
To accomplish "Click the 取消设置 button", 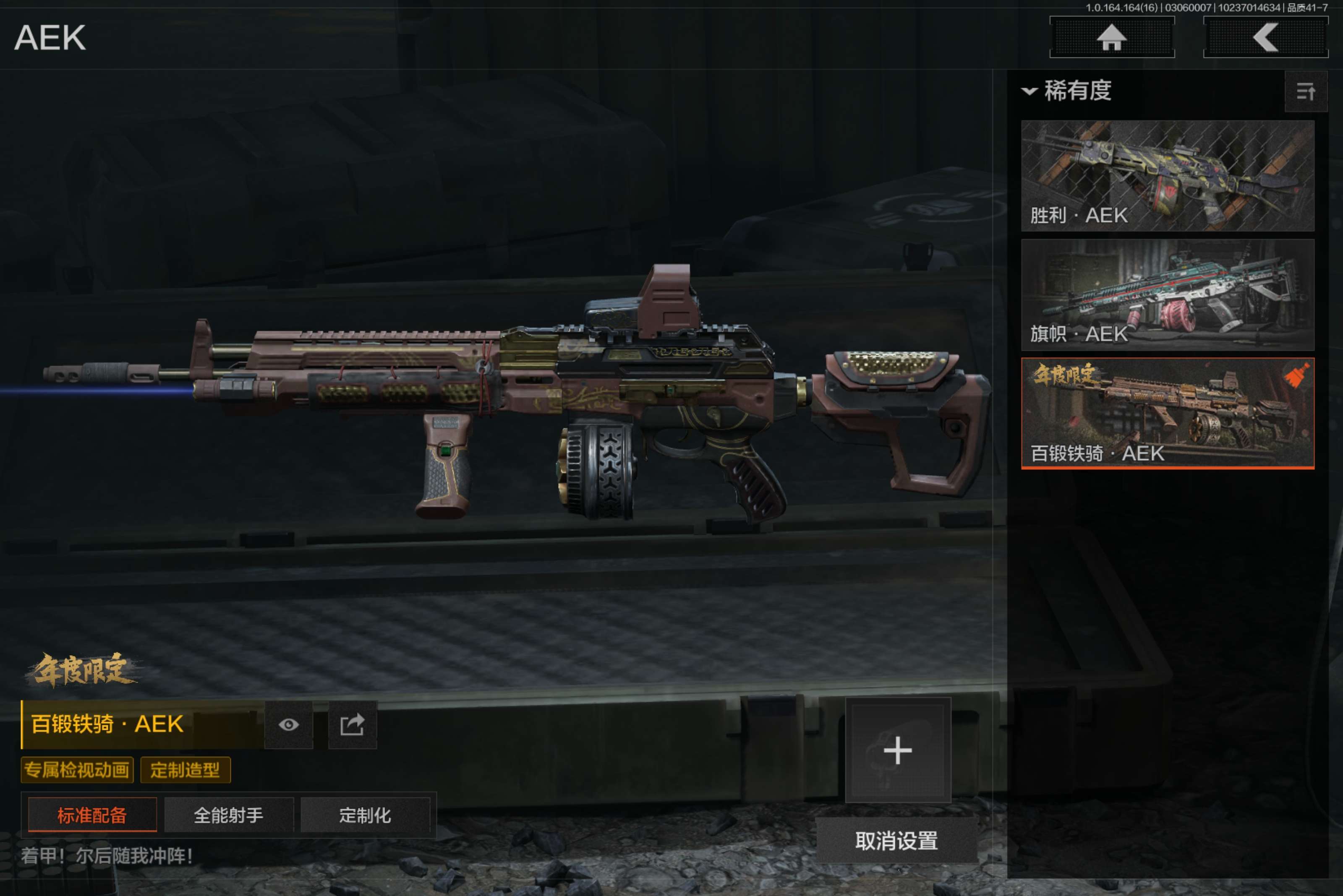I will pyautogui.click(x=896, y=841).
